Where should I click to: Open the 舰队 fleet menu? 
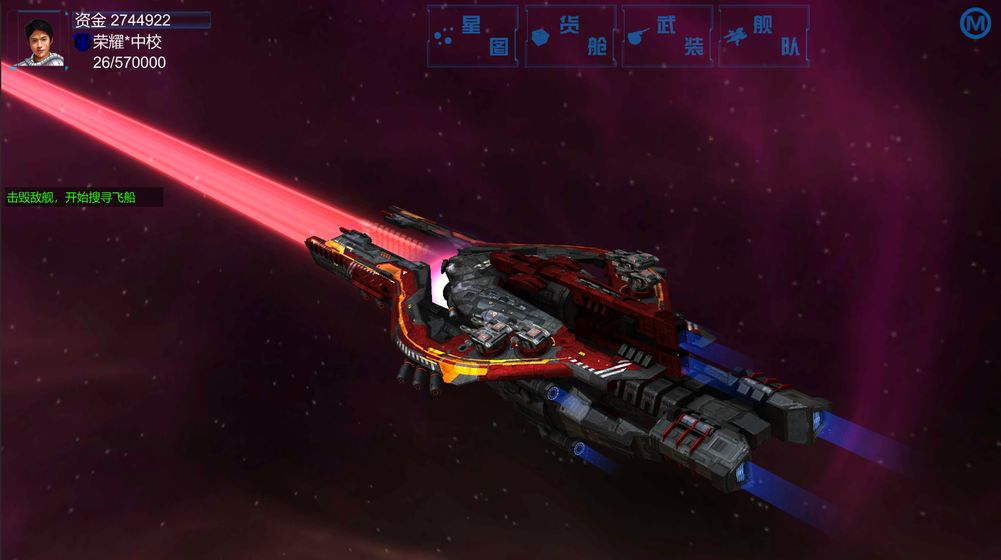763,36
